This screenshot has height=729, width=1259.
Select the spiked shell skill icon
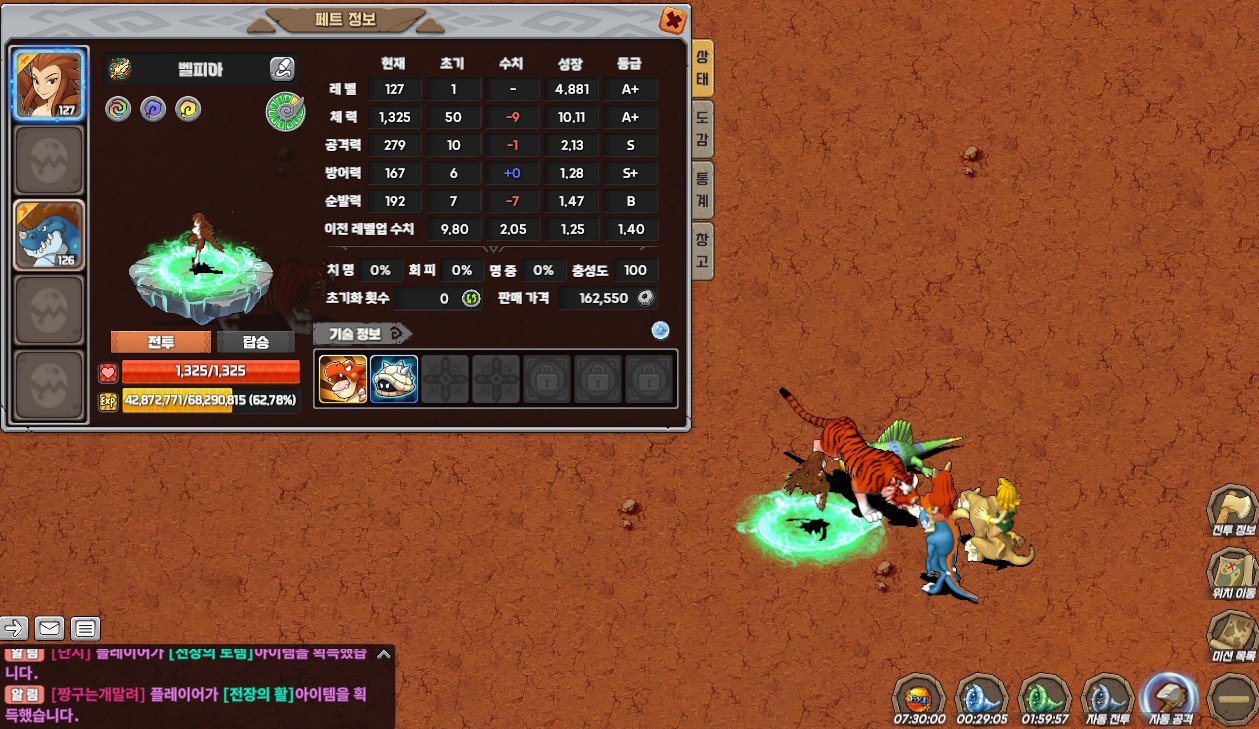[394, 379]
